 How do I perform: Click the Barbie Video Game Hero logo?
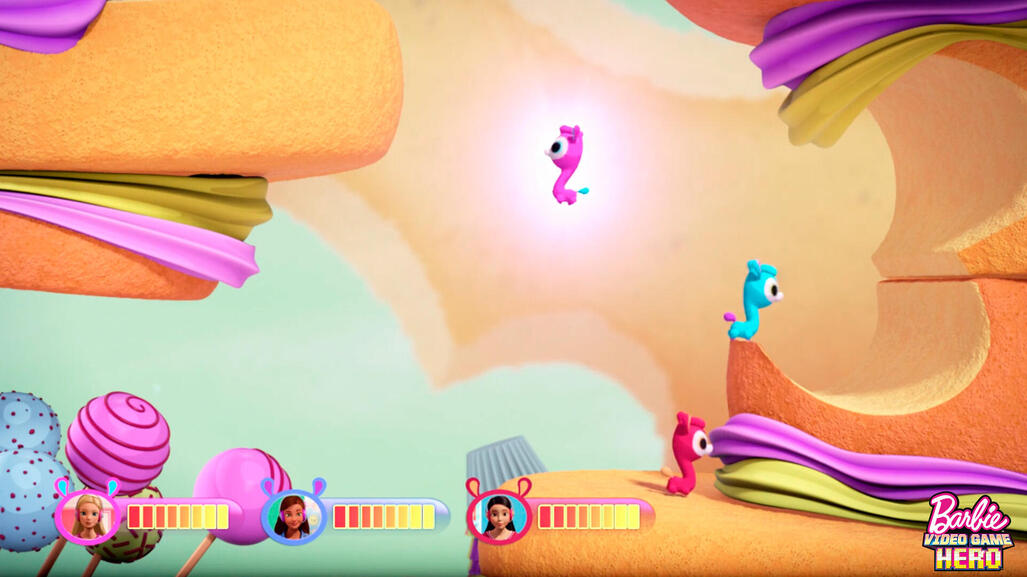pos(968,531)
